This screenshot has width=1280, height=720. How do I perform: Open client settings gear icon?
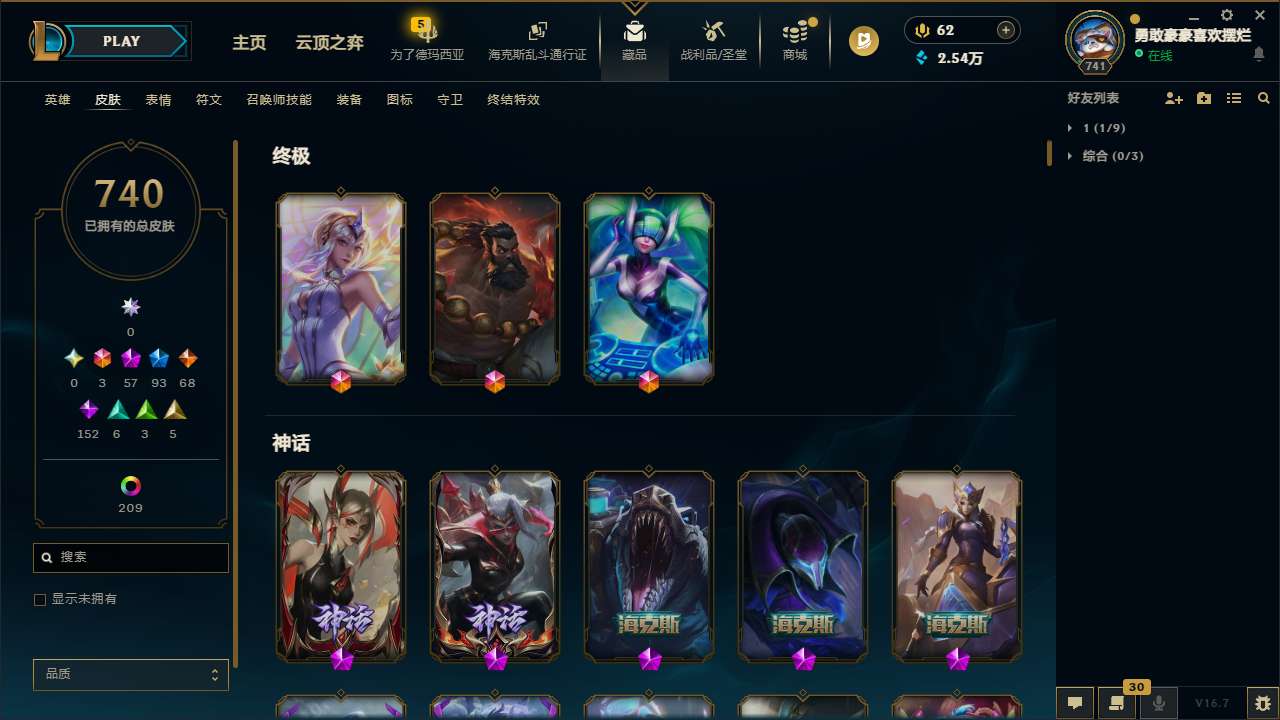coord(1226,16)
